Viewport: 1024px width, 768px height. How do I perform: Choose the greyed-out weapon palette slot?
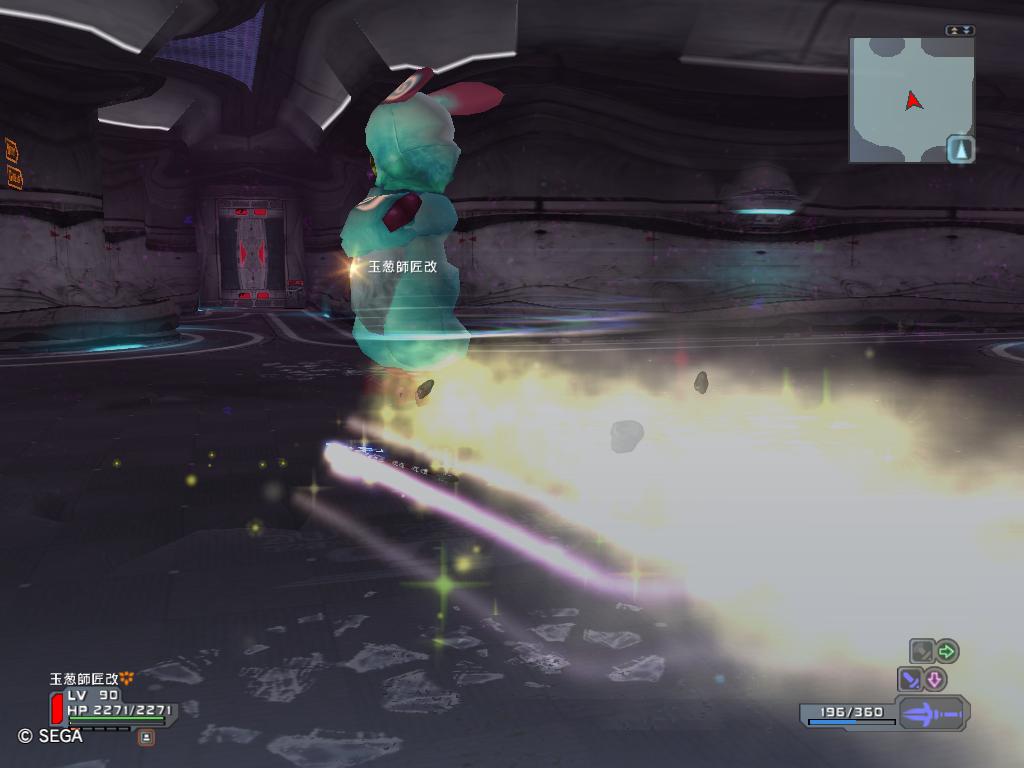[921, 652]
